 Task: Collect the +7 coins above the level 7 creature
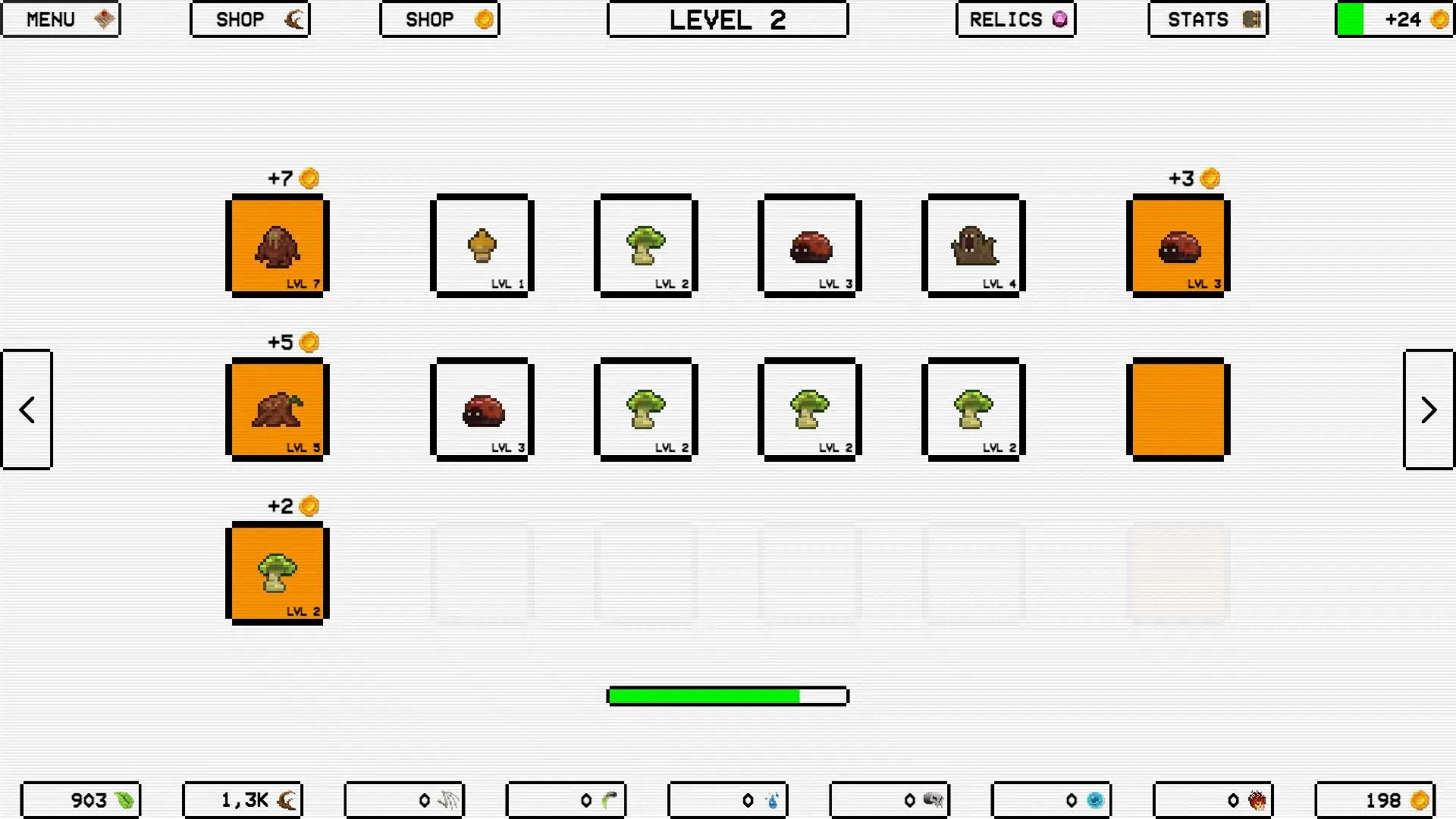point(292,177)
